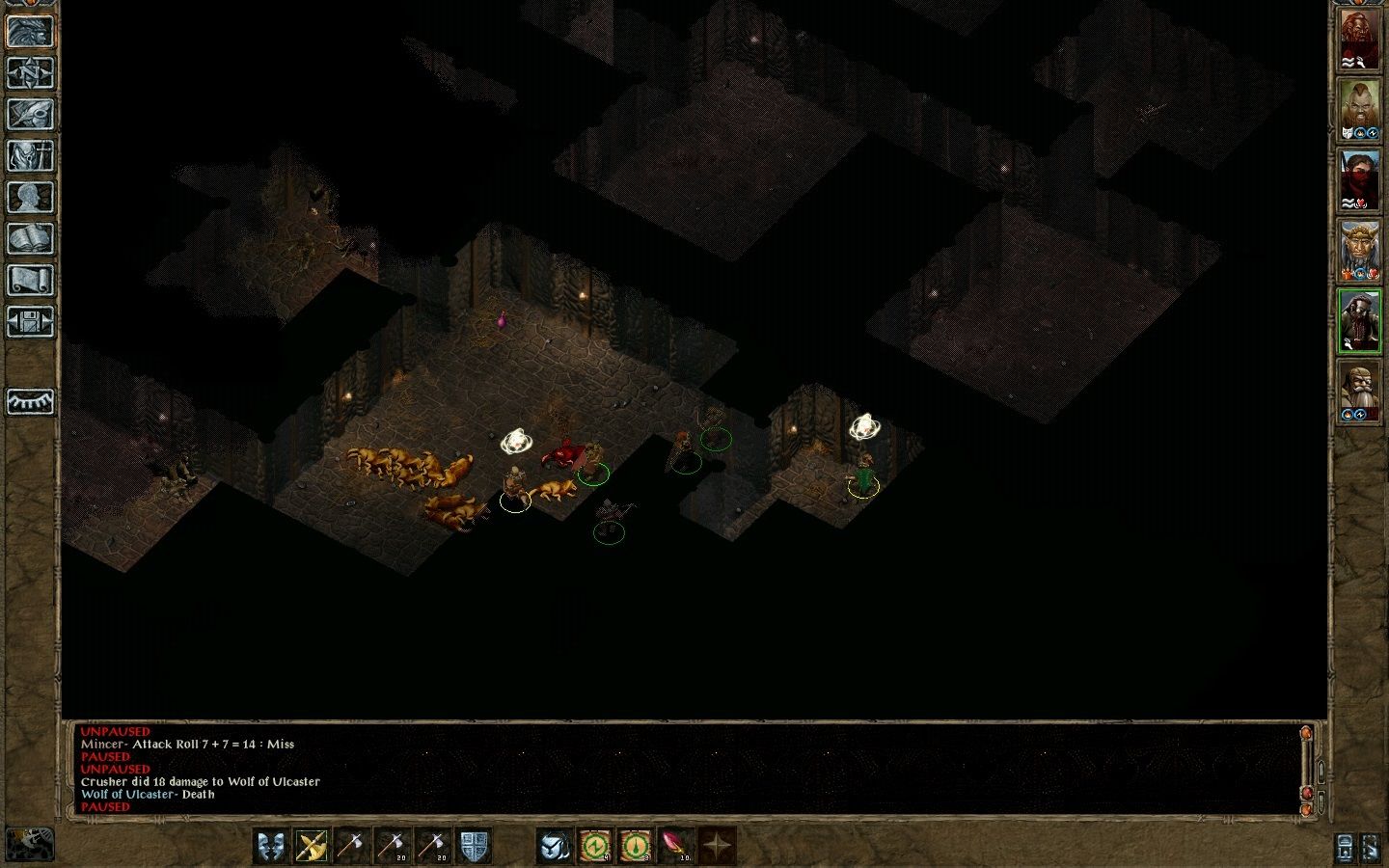Use the green lightning scroll quick slot
This screenshot has height=868, width=1389.
click(595, 846)
